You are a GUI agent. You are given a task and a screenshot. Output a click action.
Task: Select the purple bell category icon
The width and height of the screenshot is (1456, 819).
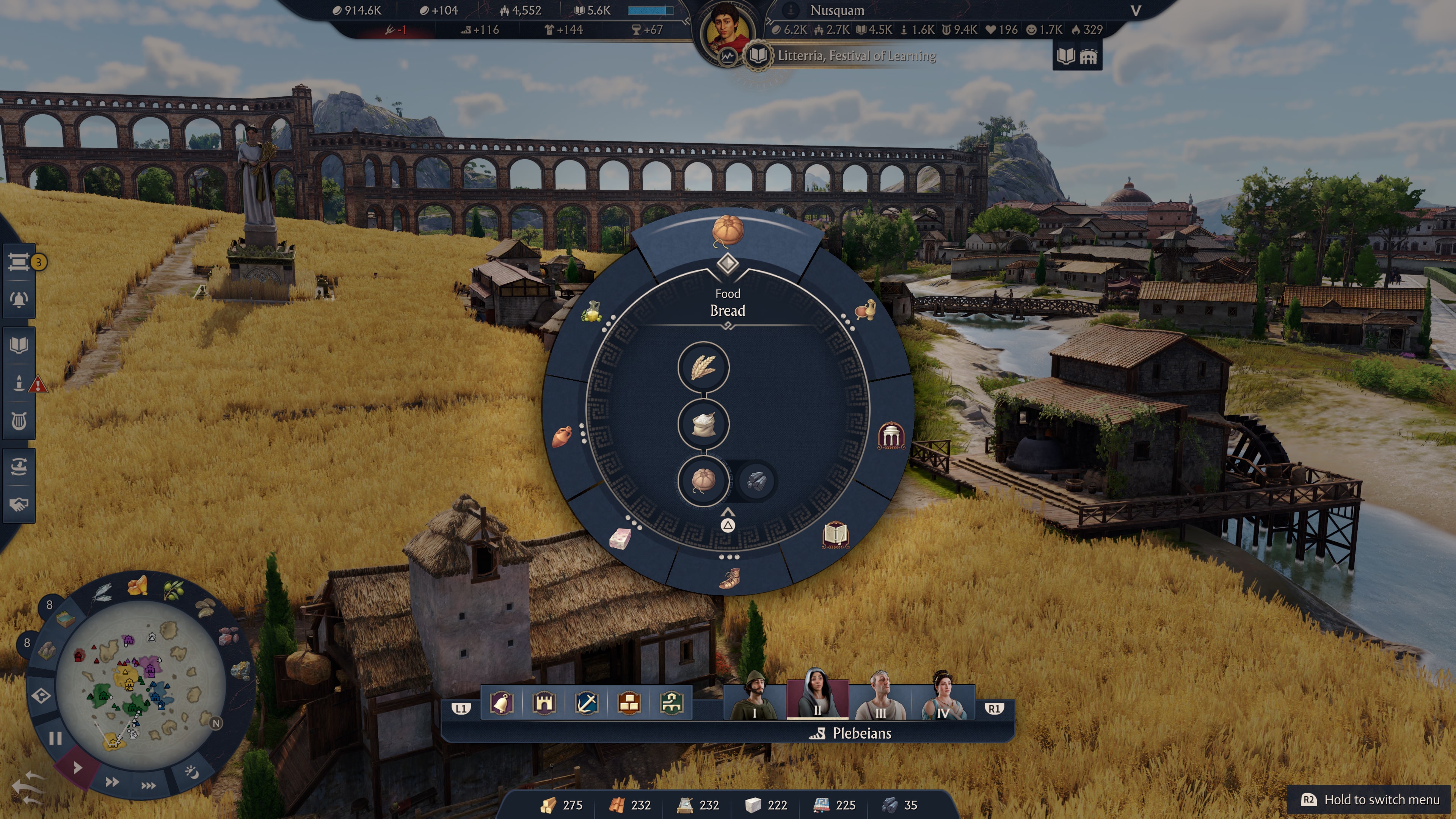[x=502, y=704]
